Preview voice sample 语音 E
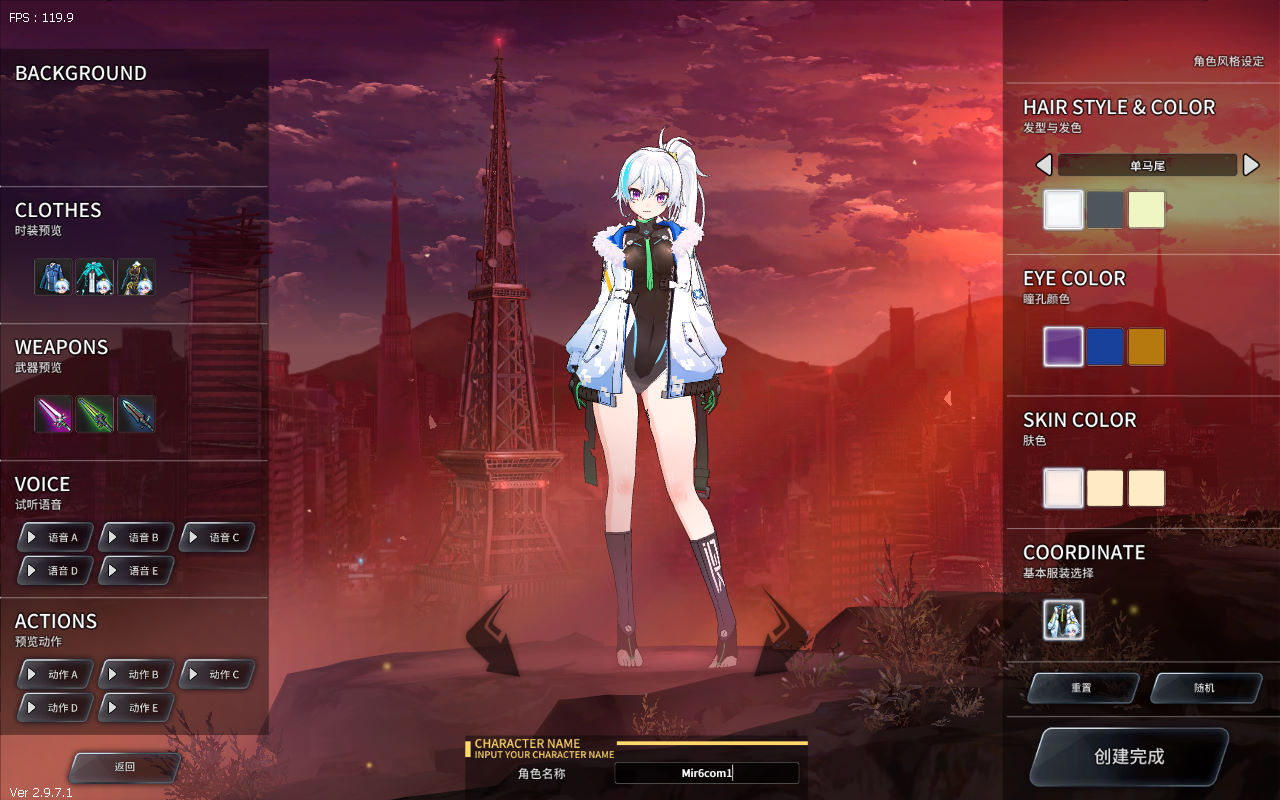The image size is (1280, 800). pyautogui.click(x=136, y=570)
